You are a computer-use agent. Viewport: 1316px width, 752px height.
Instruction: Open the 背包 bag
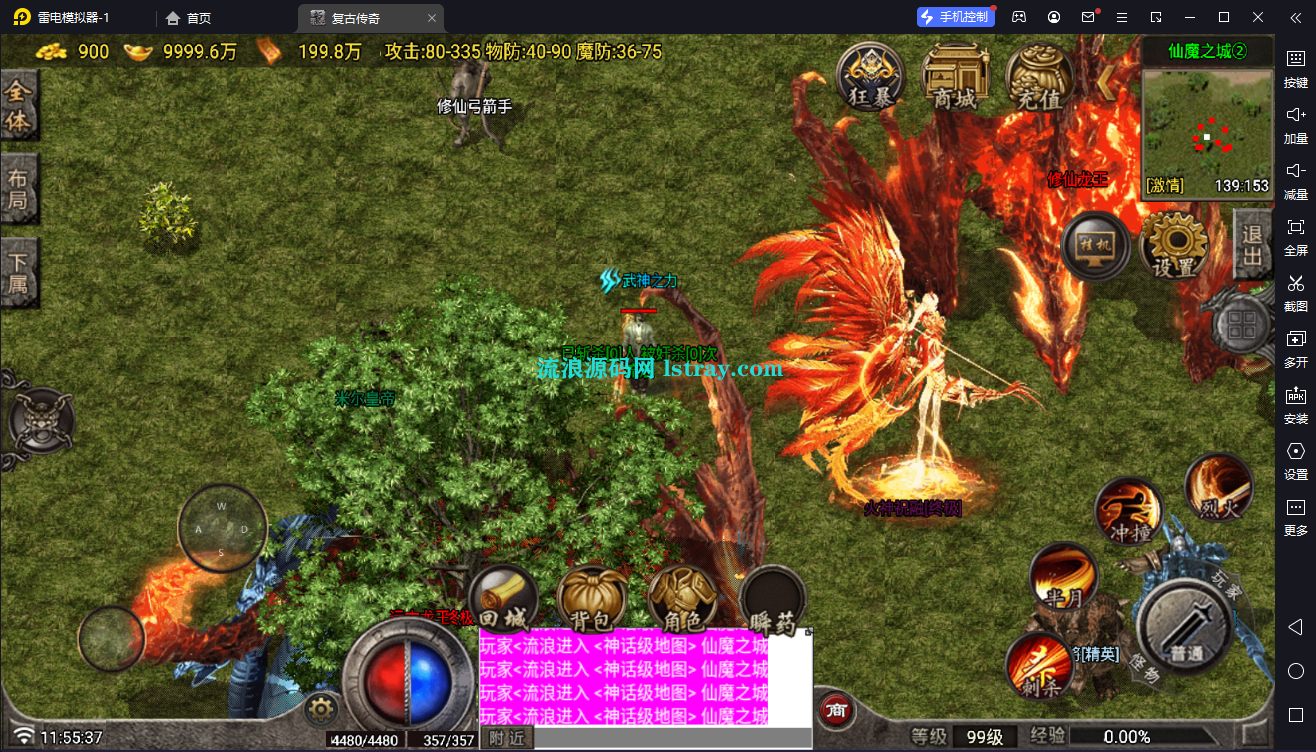591,603
